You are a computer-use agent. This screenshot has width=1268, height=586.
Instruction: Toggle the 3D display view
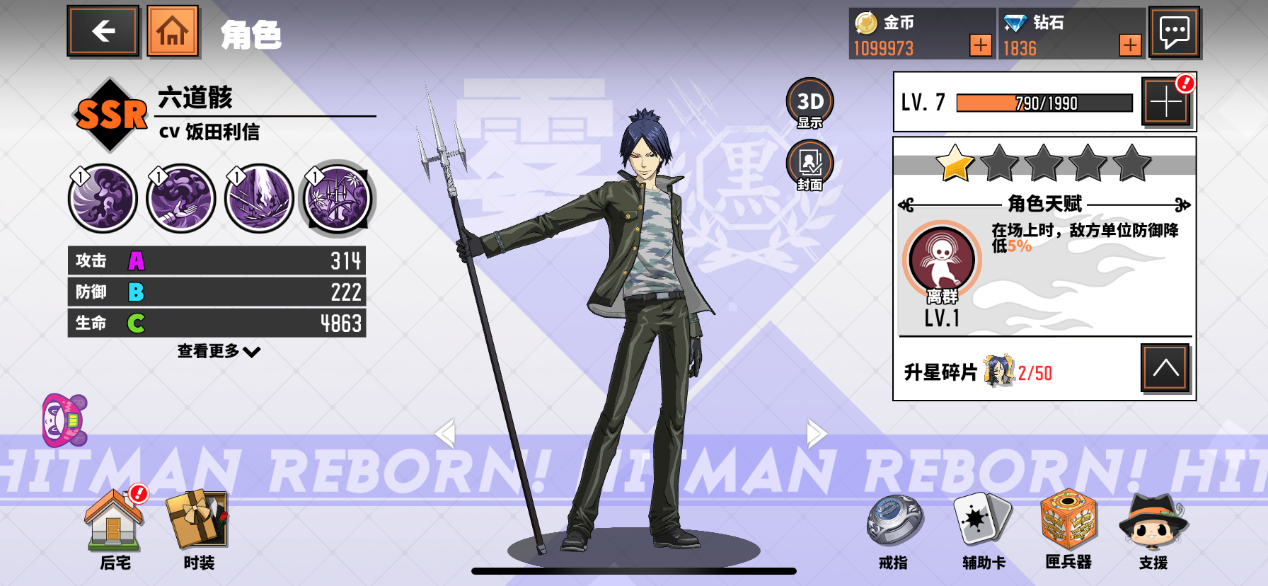pyautogui.click(x=809, y=103)
